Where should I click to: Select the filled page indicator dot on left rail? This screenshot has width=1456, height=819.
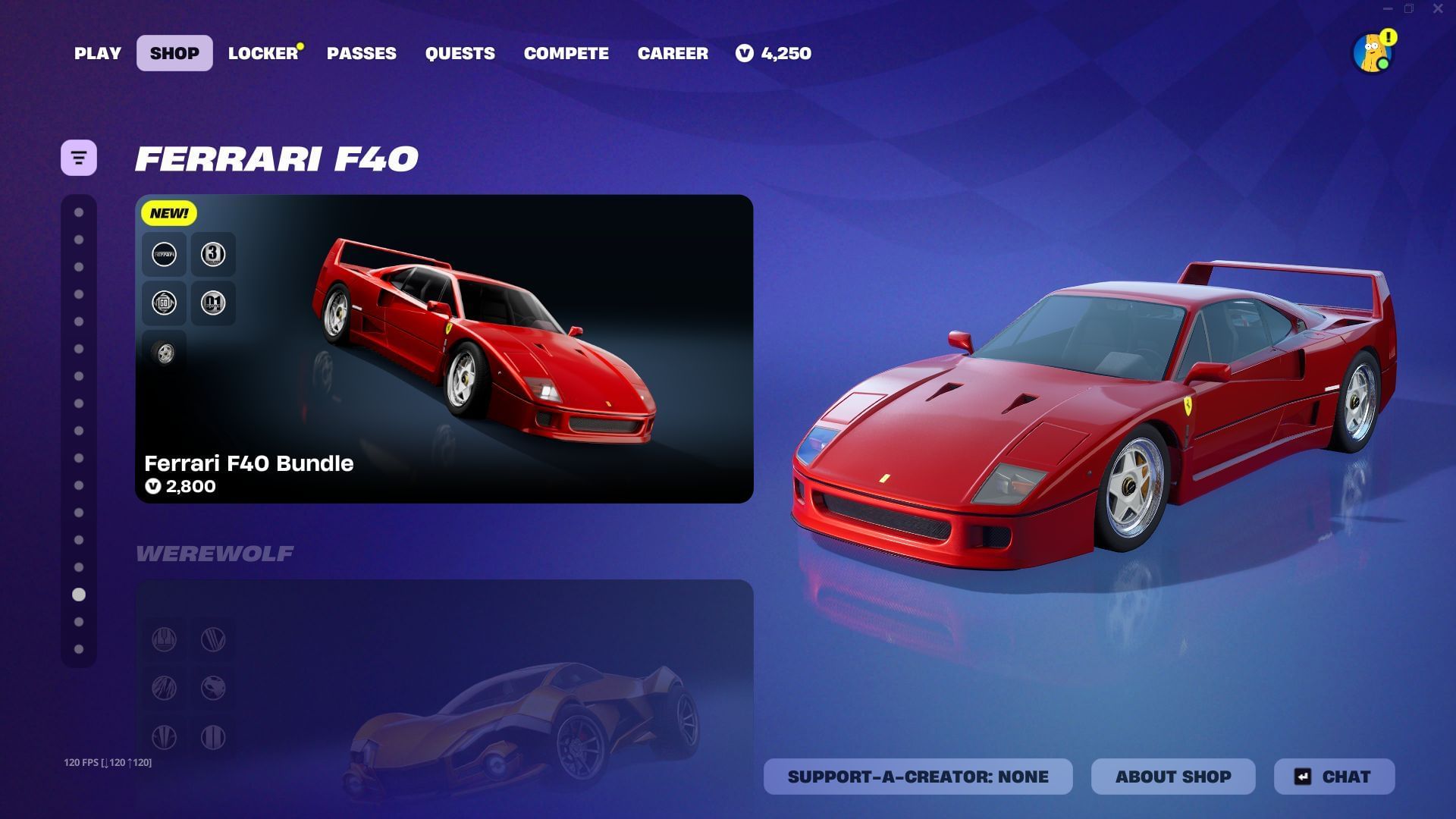78,595
